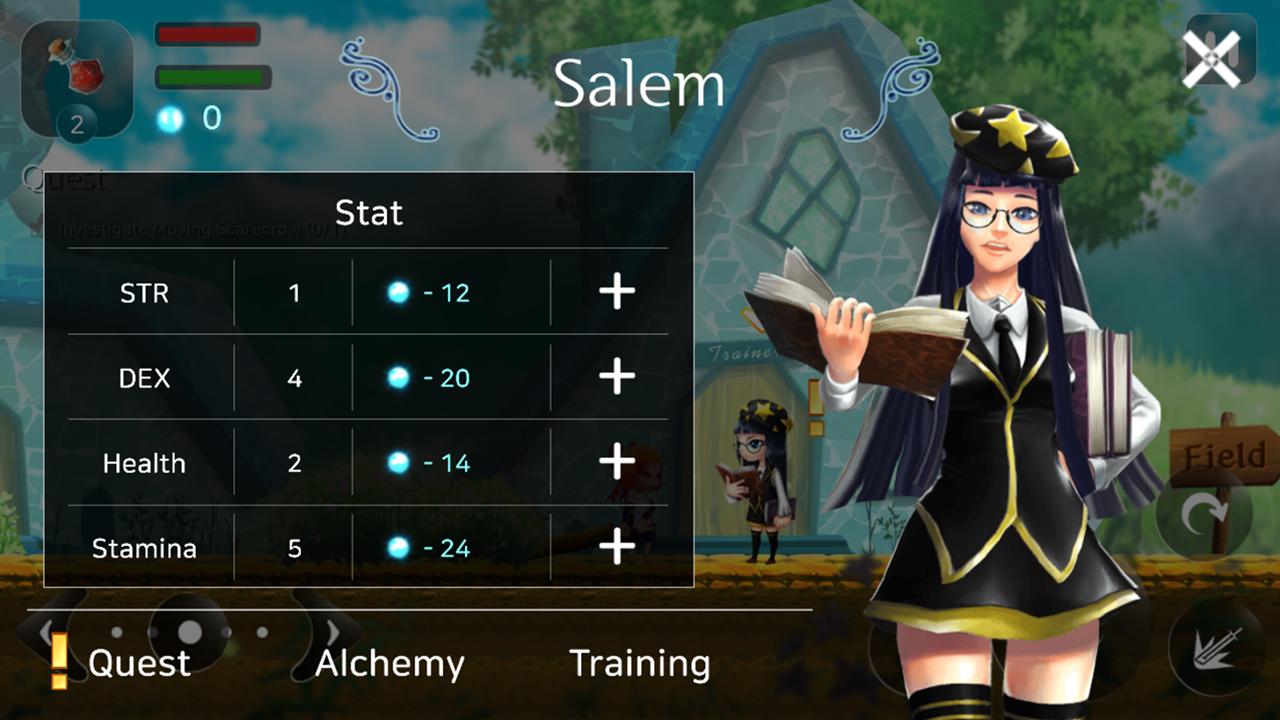Raise the Stamina stat using the plus button
Image resolution: width=1280 pixels, height=720 pixels.
tap(616, 547)
